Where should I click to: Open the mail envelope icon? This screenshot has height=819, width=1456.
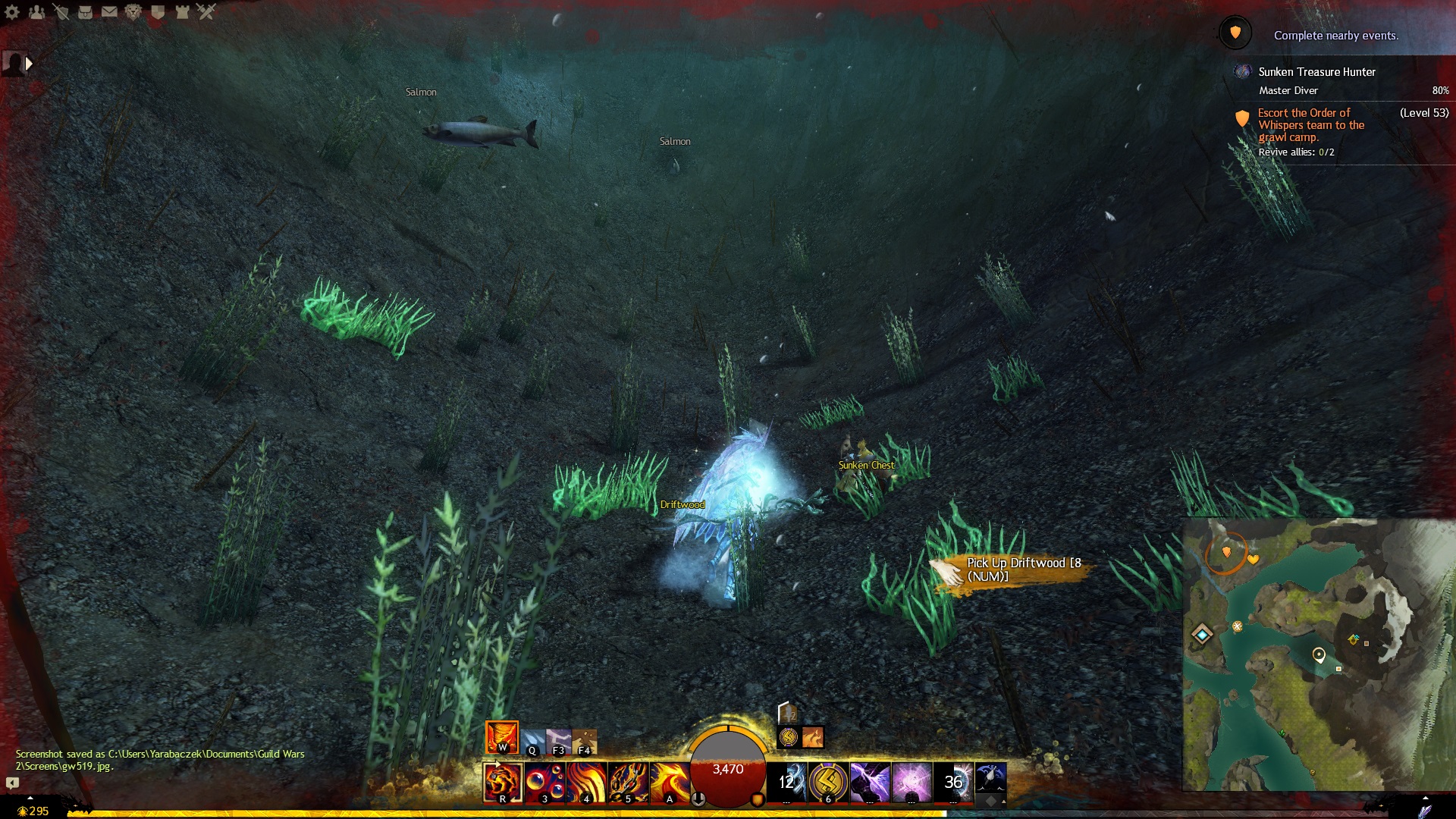tap(109, 12)
